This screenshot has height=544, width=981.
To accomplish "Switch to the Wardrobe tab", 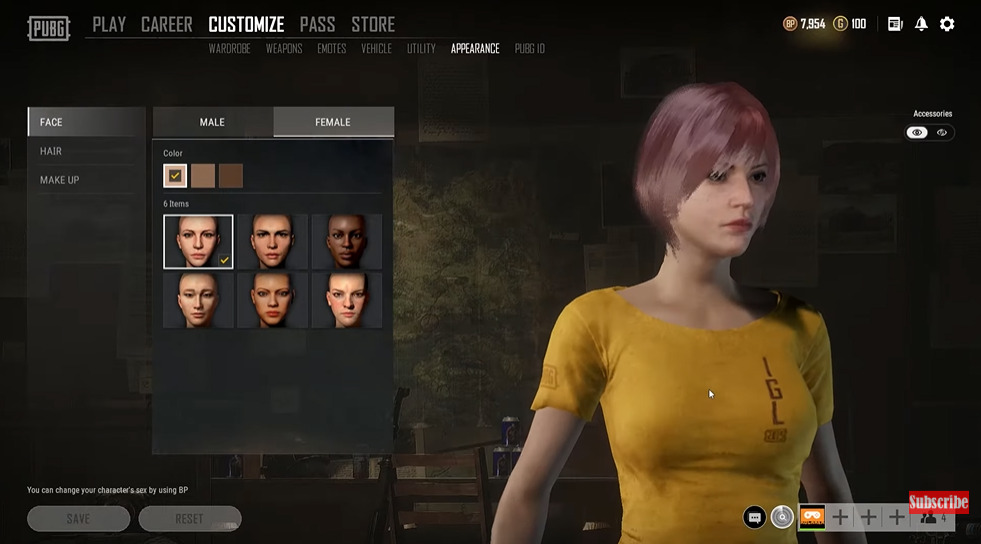I will [229, 49].
